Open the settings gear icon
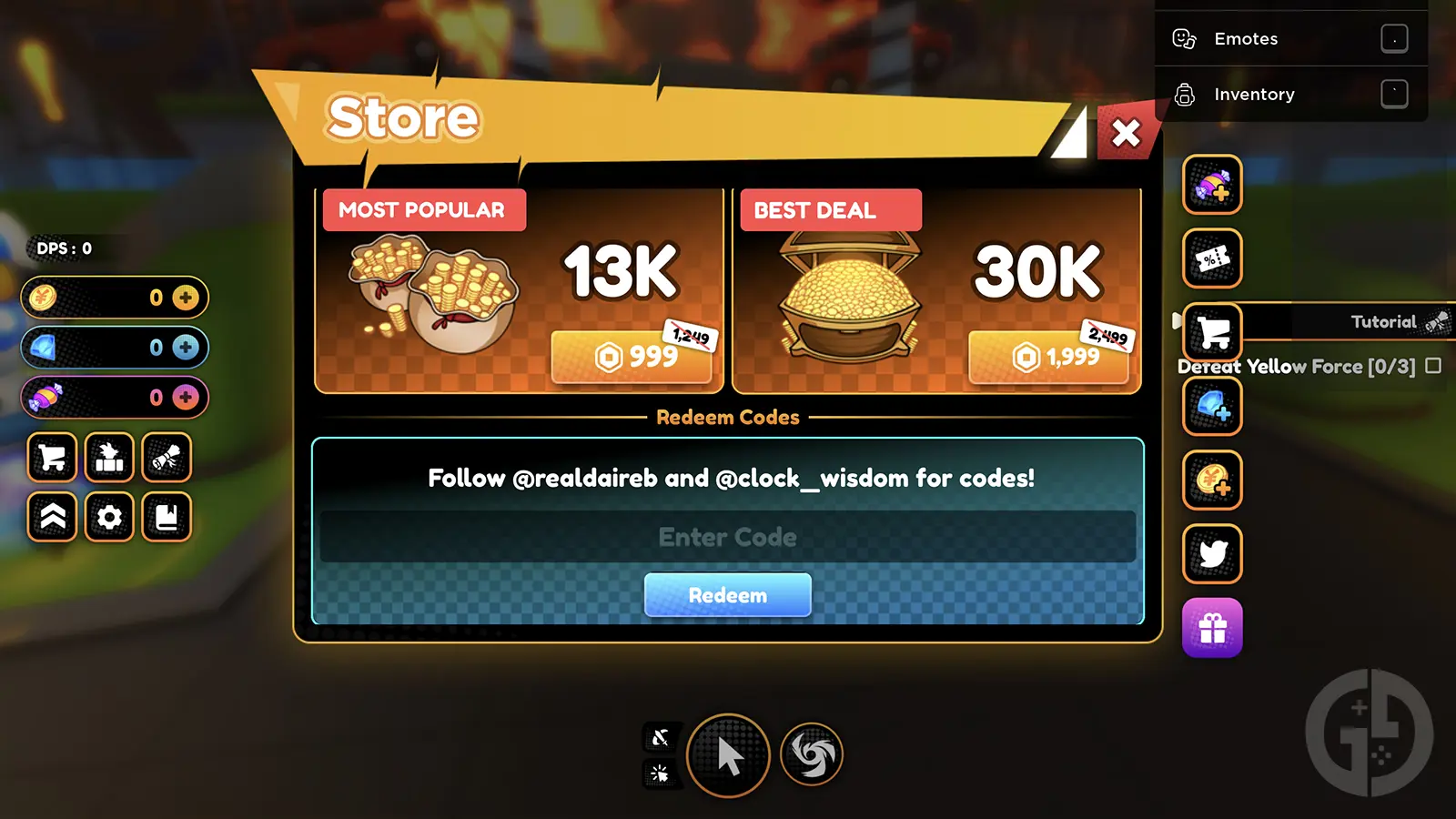The width and height of the screenshot is (1456, 819). coord(108,519)
